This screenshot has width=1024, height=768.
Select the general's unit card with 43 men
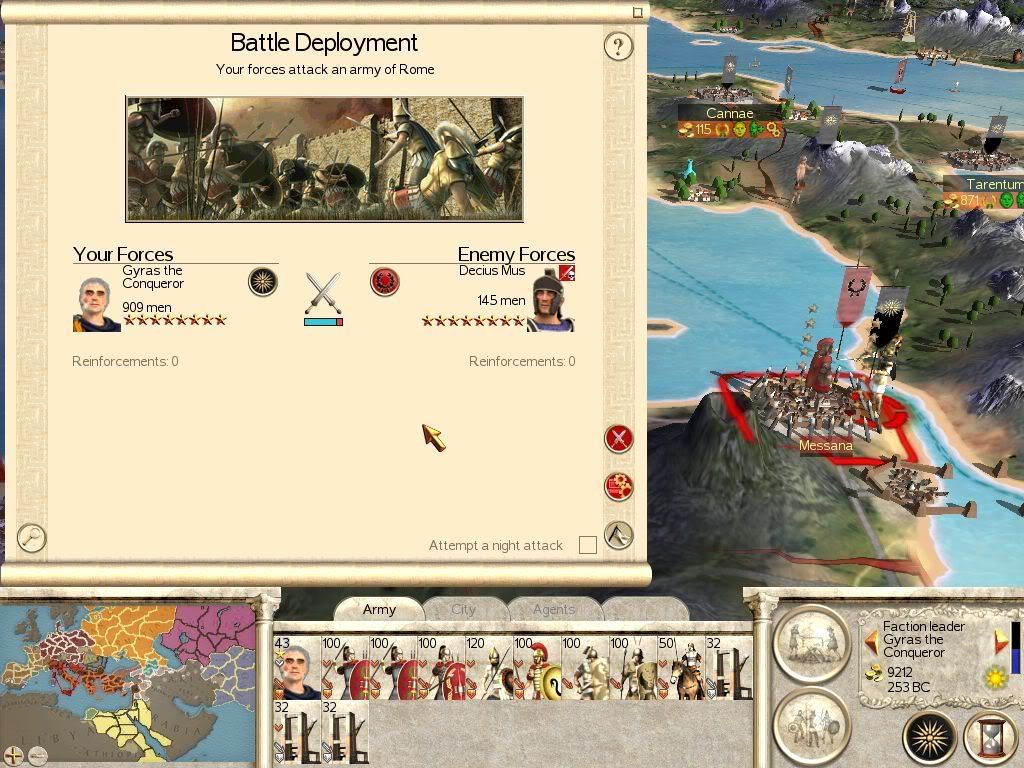click(297, 668)
